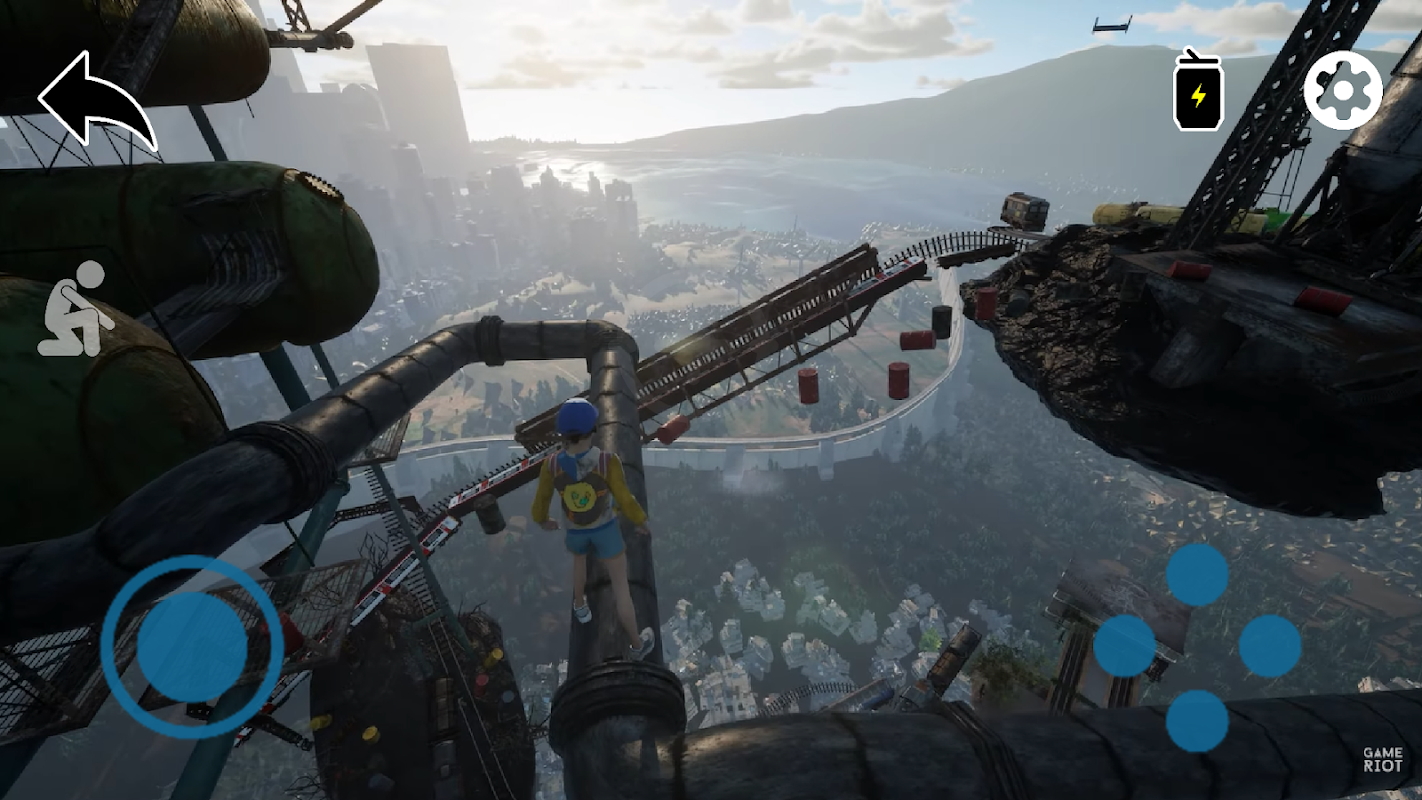Tap the top blue action button

tap(1197, 574)
